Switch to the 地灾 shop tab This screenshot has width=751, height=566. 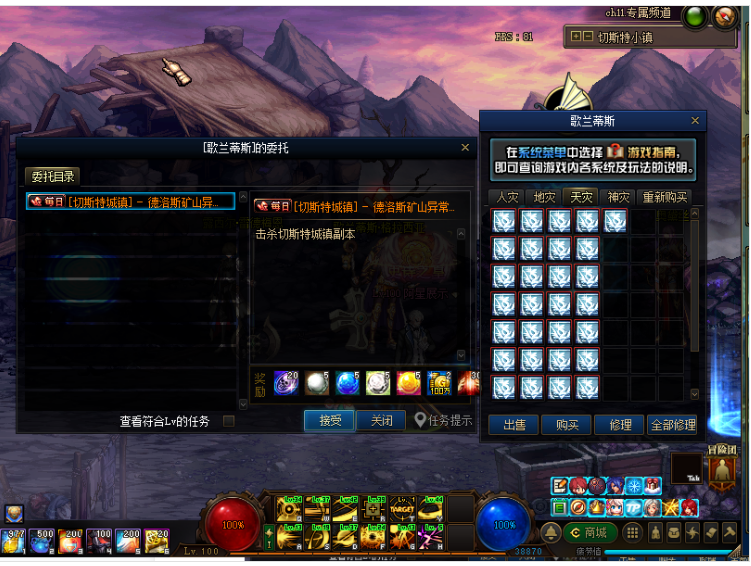click(544, 197)
